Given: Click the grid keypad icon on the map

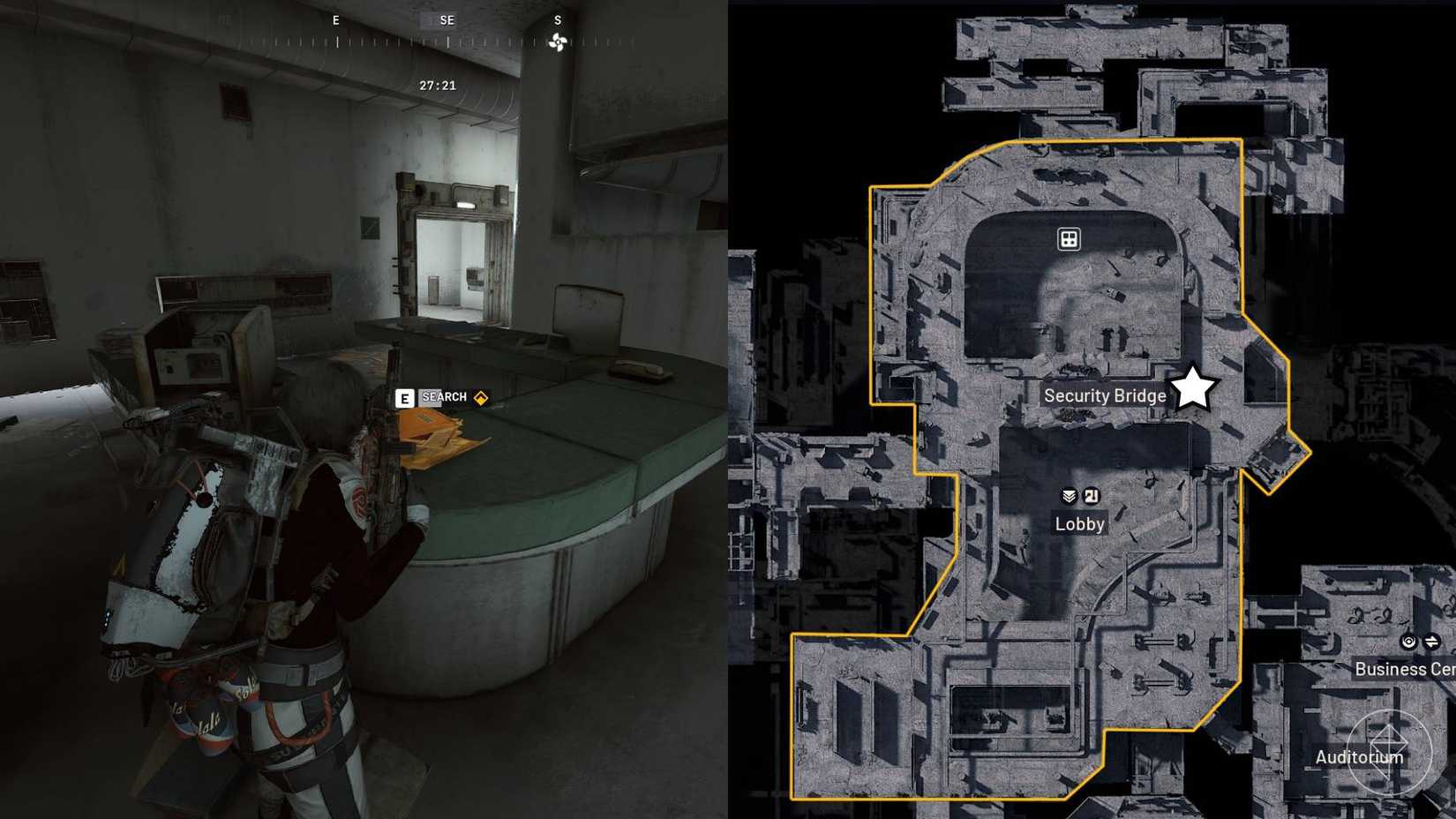Looking at the screenshot, I should [x=1069, y=239].
